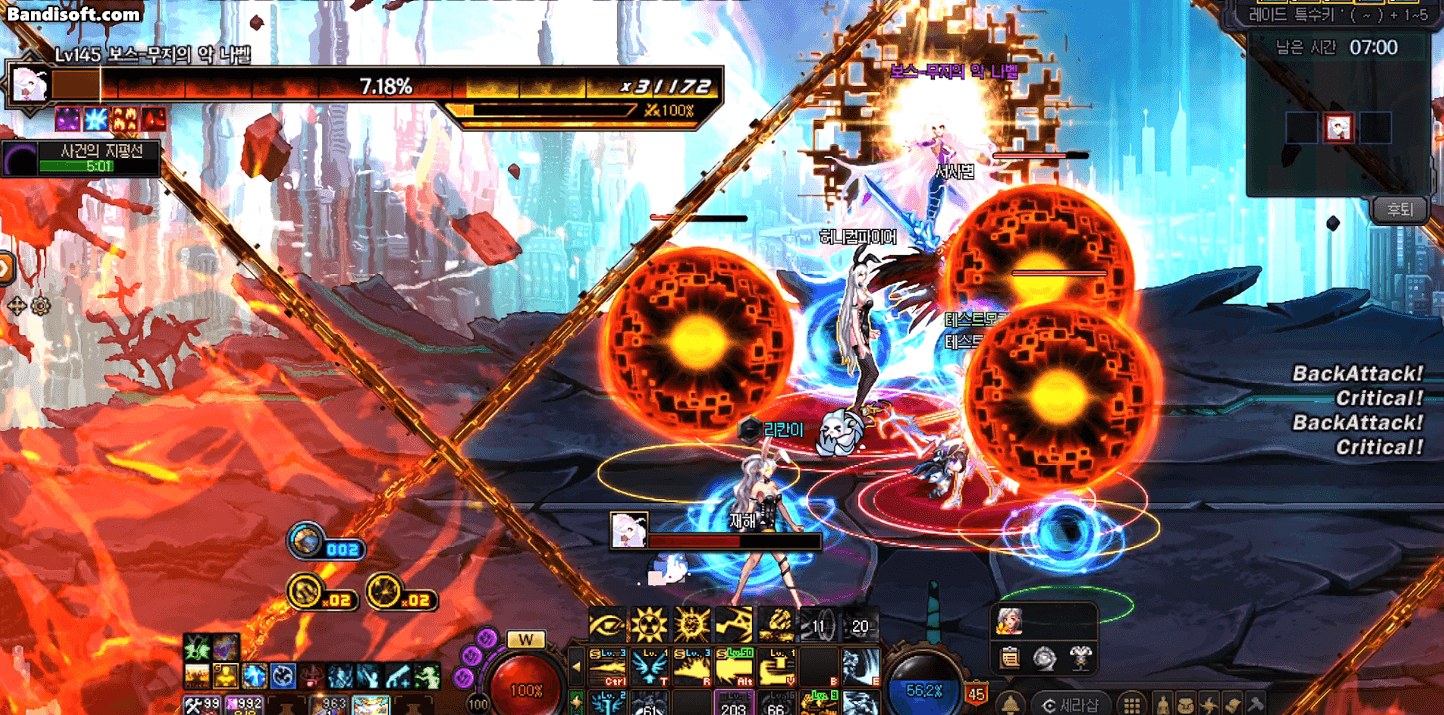Open the character info silhouette icon
The height and width of the screenshot is (715, 1444).
point(1162,703)
